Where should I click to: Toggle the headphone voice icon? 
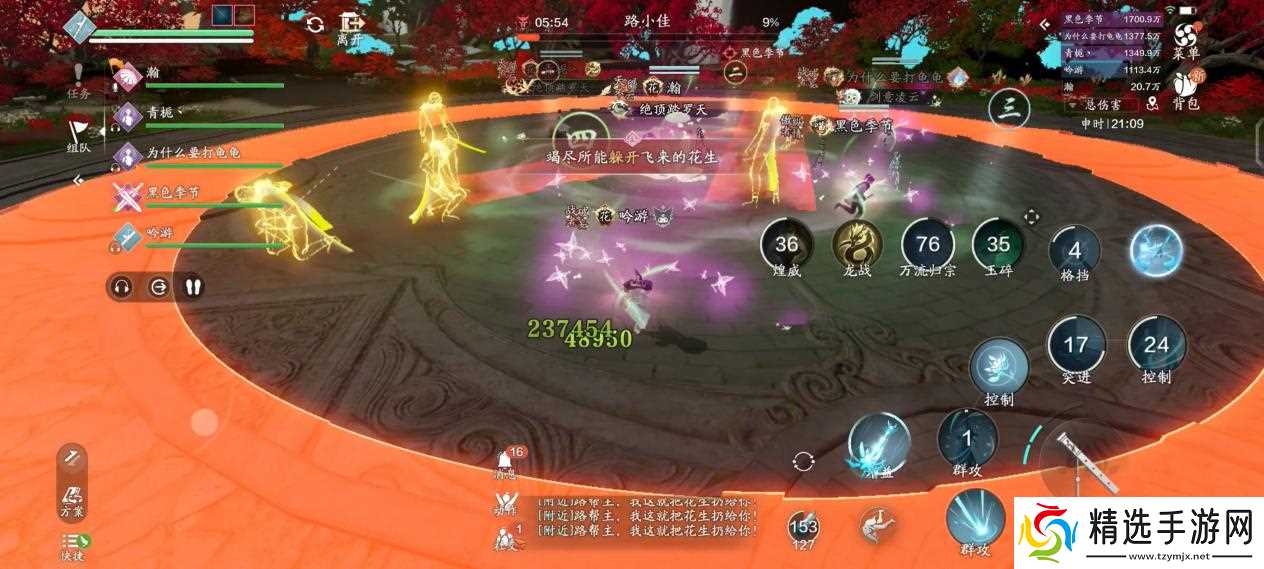[x=122, y=287]
